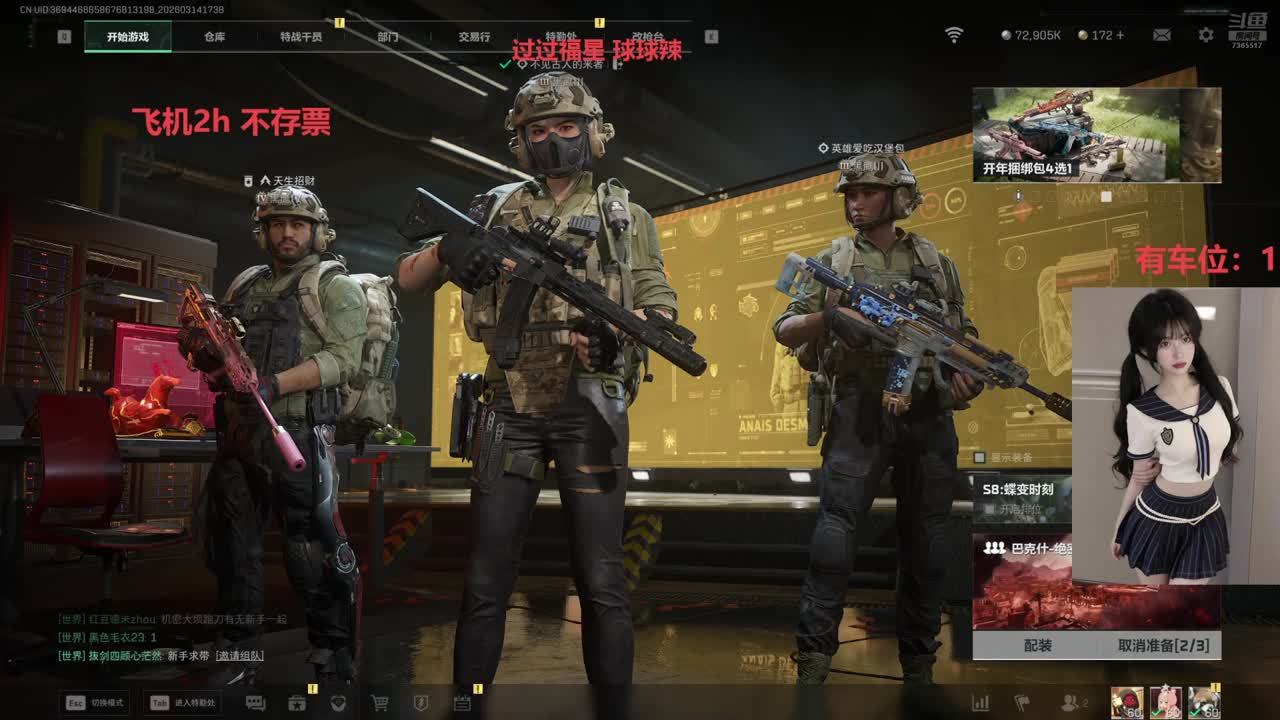Open the gear settings icon
Screen dimensions: 1280x720
click(1206, 35)
